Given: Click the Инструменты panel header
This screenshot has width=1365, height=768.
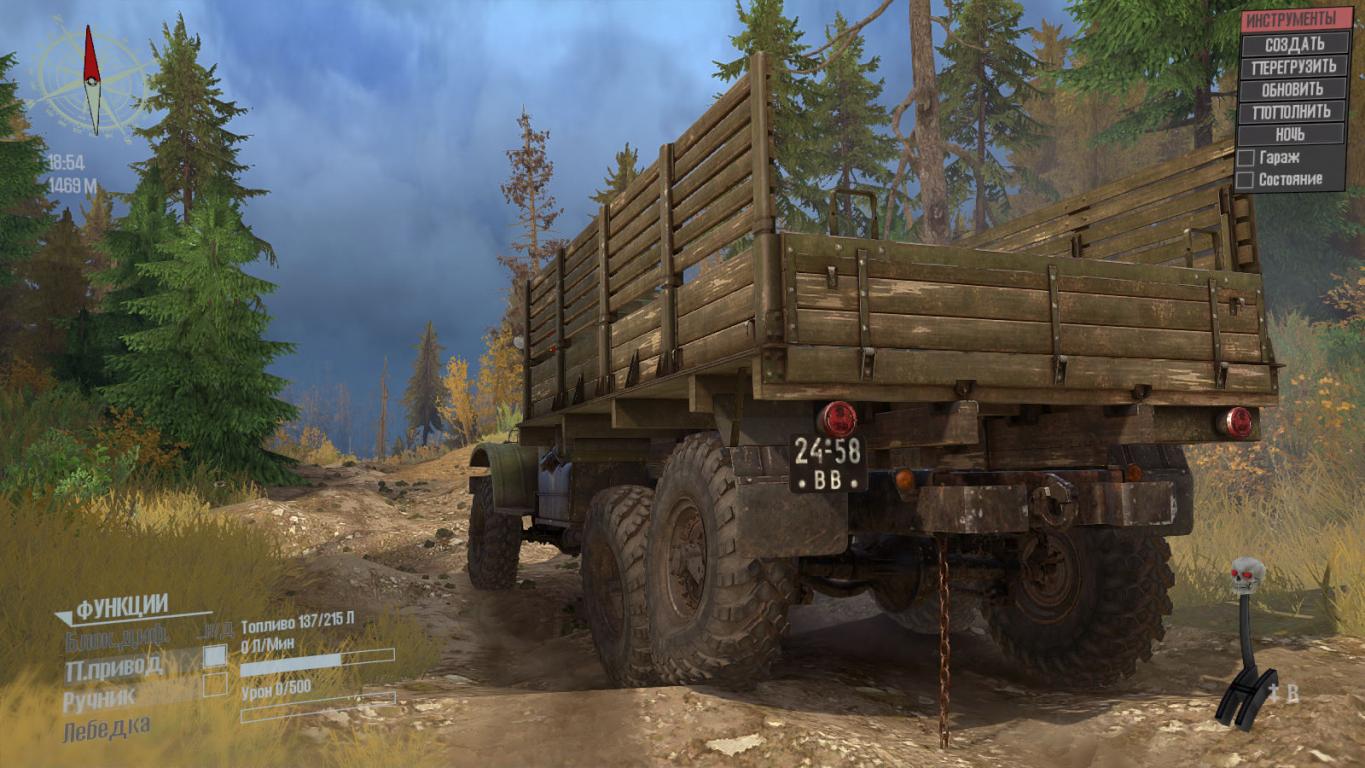Looking at the screenshot, I should (1294, 20).
